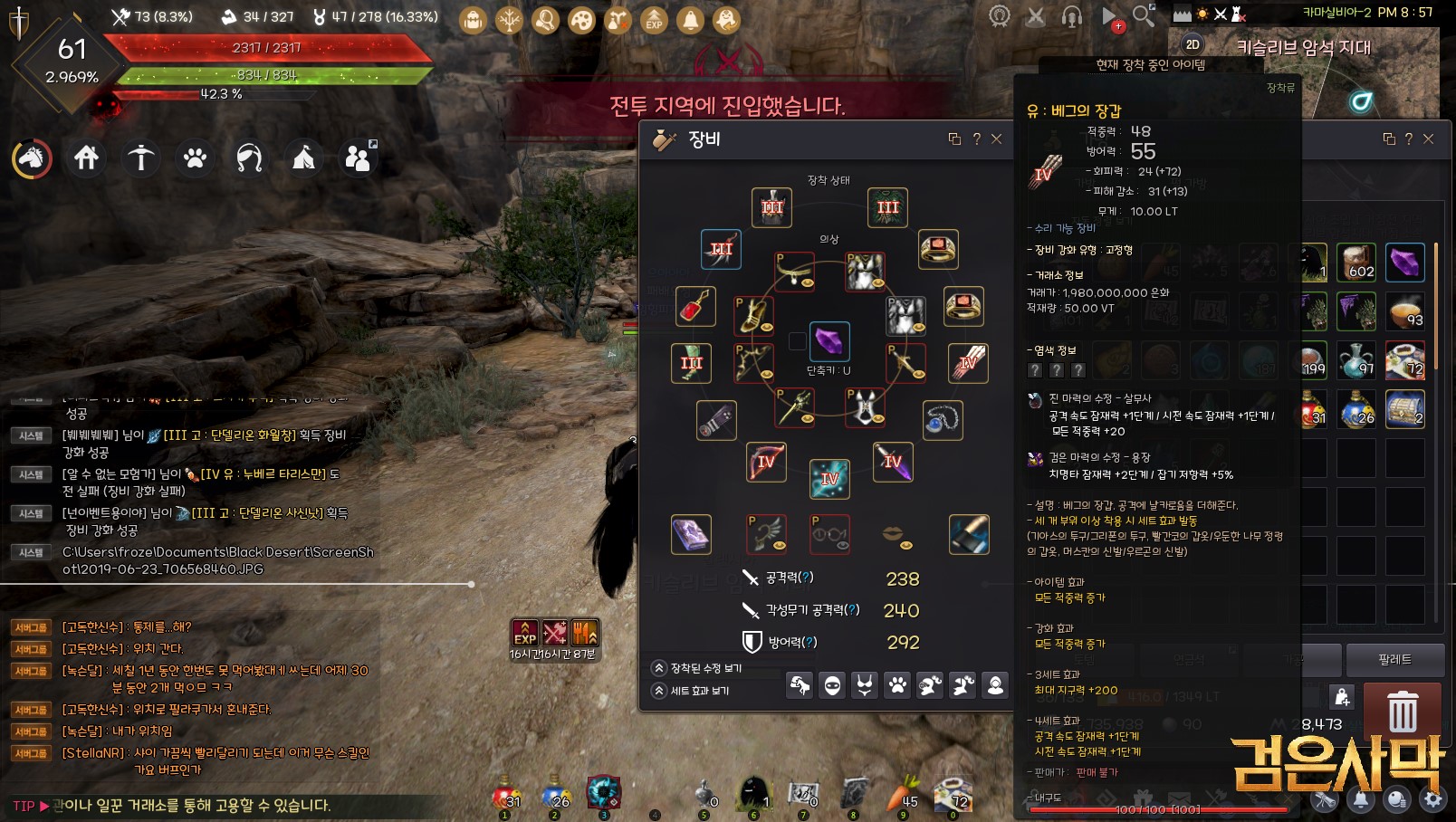Open the pet paw icon
1456x822 pixels.
click(195, 158)
